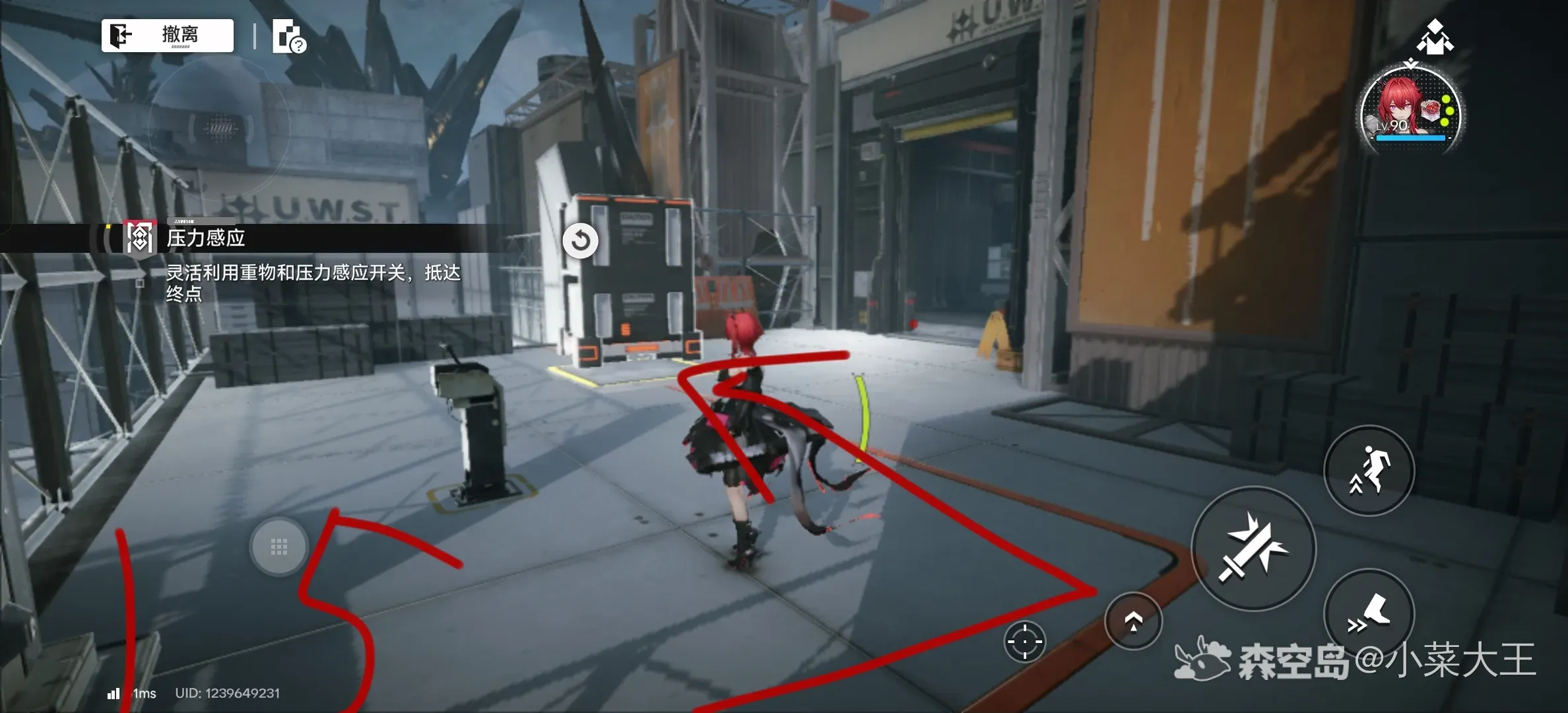Open the team switch icon above portrait
The height and width of the screenshot is (713, 1568).
pyautogui.click(x=1434, y=37)
